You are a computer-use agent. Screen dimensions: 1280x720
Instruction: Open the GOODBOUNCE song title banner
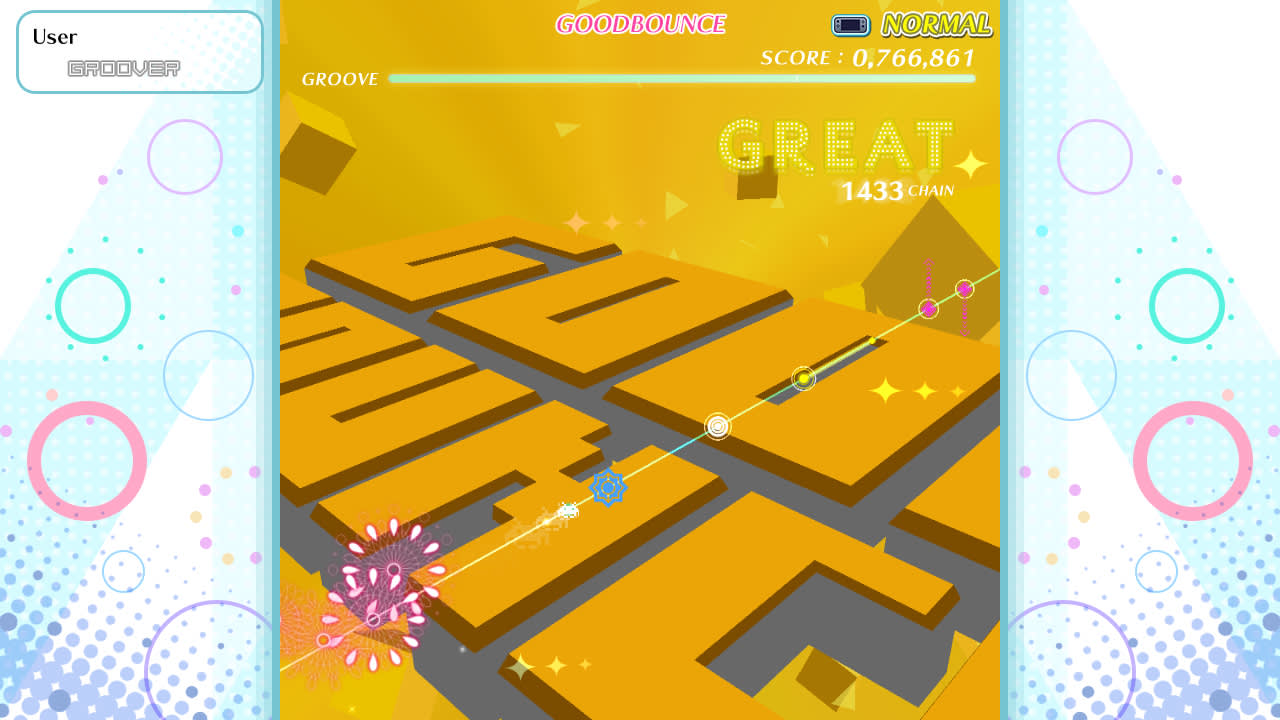640,22
